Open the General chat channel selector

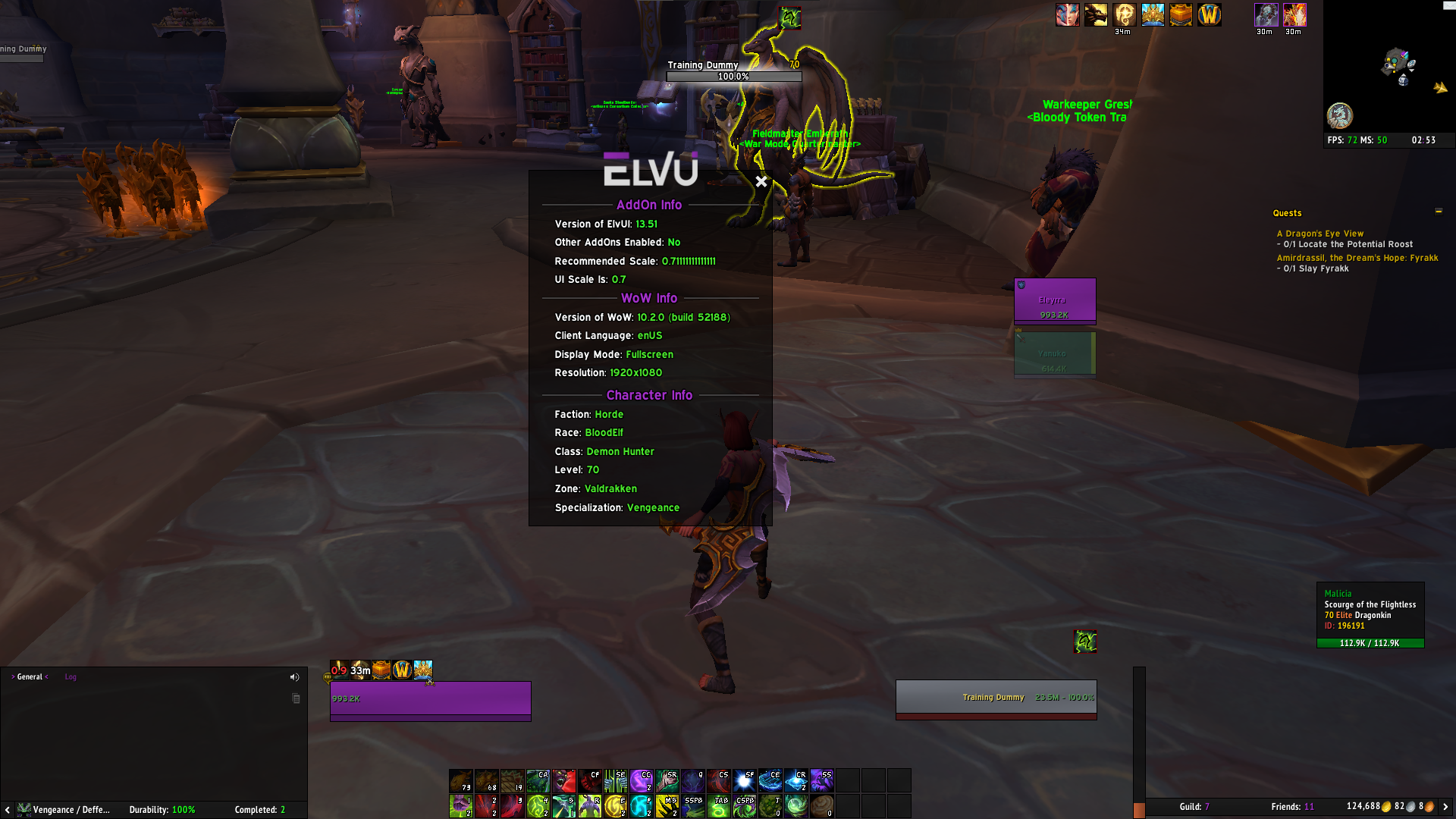tap(13, 676)
